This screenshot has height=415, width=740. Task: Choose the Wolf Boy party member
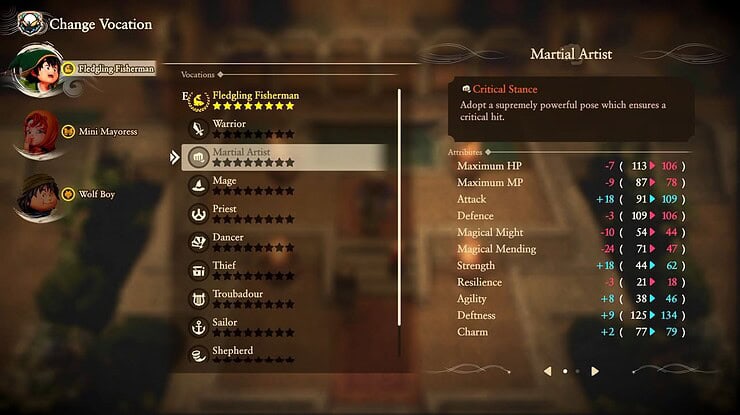pyautogui.click(x=95, y=194)
